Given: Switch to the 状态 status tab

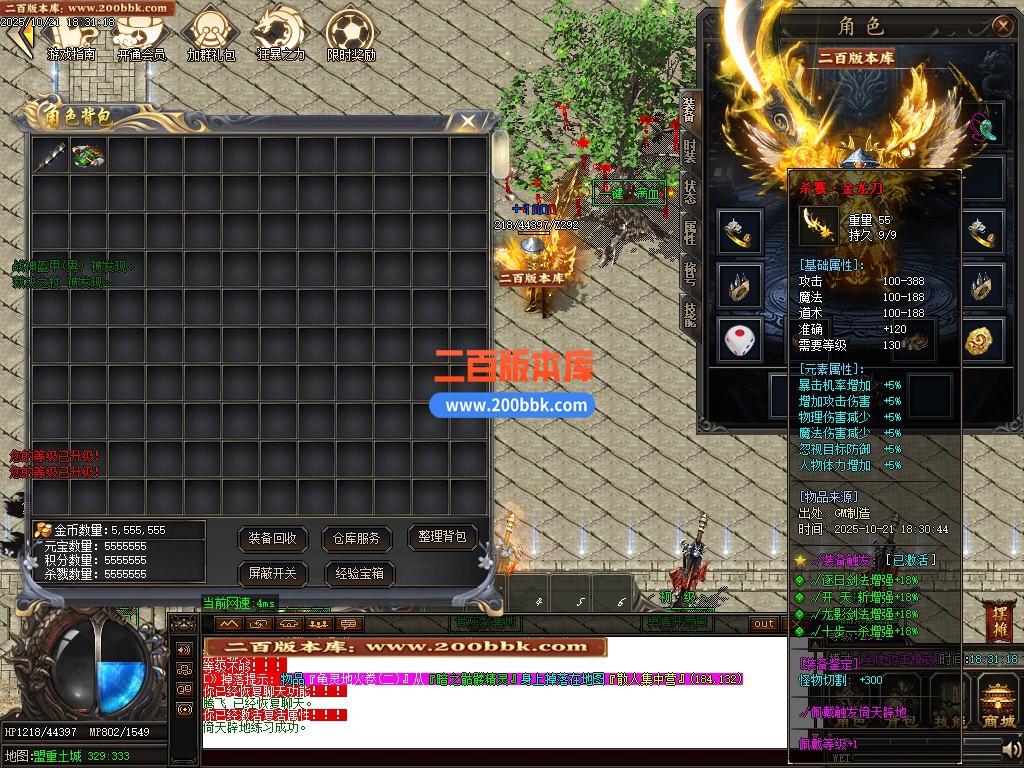Looking at the screenshot, I should 690,192.
